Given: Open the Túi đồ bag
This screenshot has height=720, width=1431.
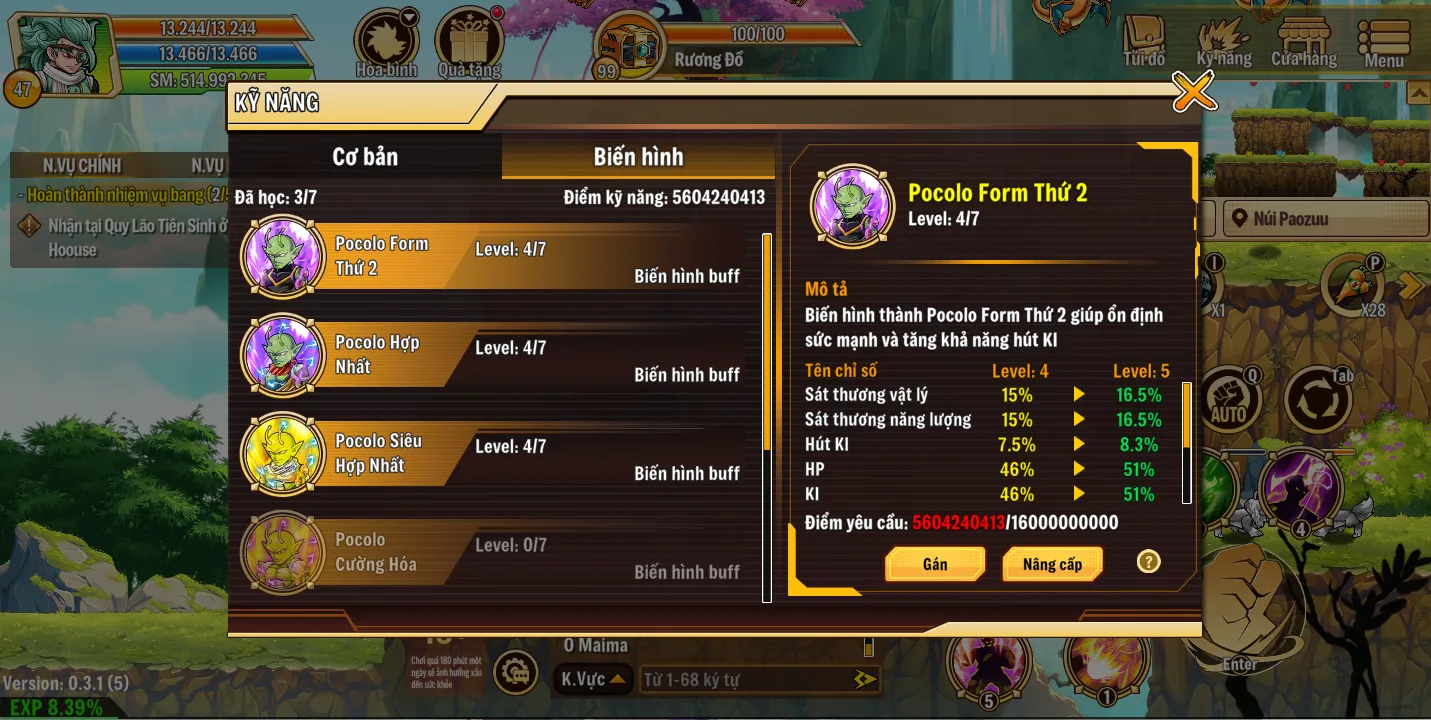Looking at the screenshot, I should 1145,43.
